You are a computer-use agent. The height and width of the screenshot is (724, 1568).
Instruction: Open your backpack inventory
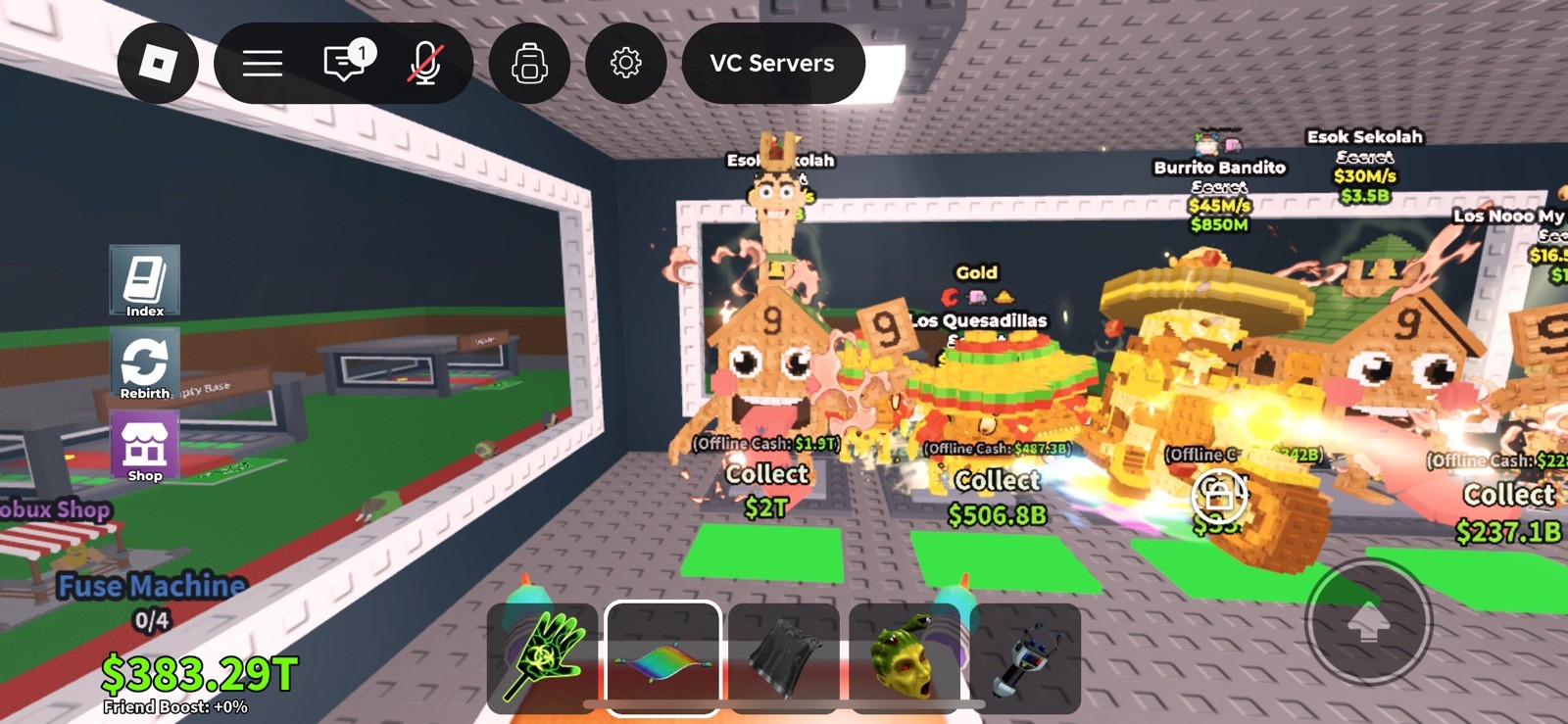(x=528, y=63)
